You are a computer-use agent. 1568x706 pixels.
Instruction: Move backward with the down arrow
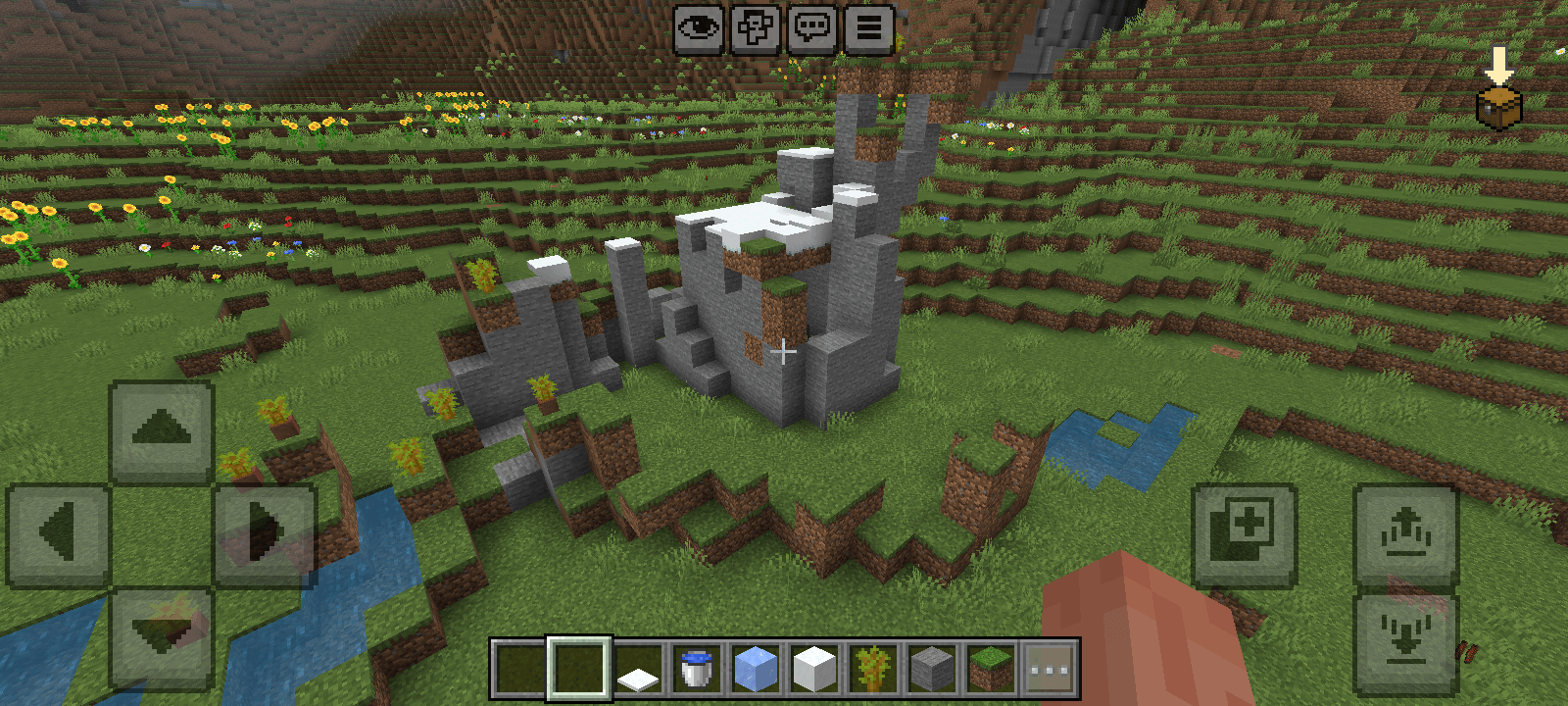[162, 637]
